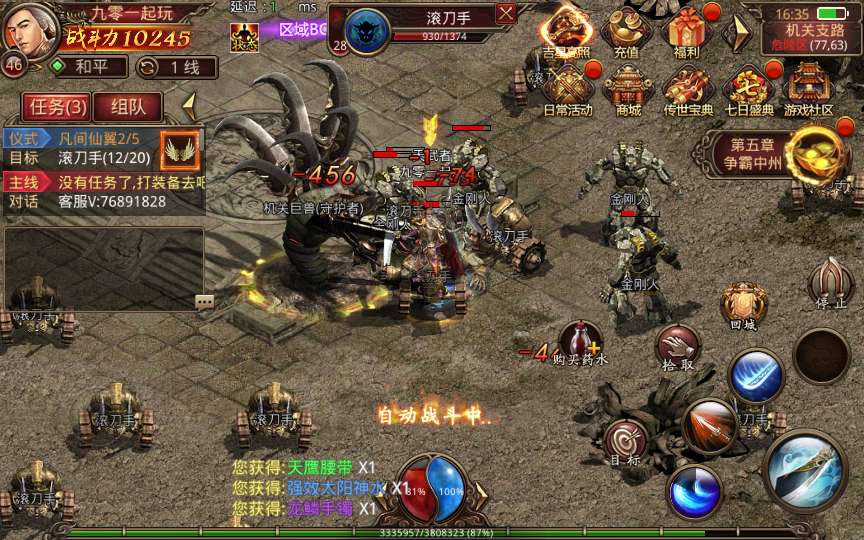
Task: Open the 七日盛典 seven-day event
Action: (x=746, y=90)
